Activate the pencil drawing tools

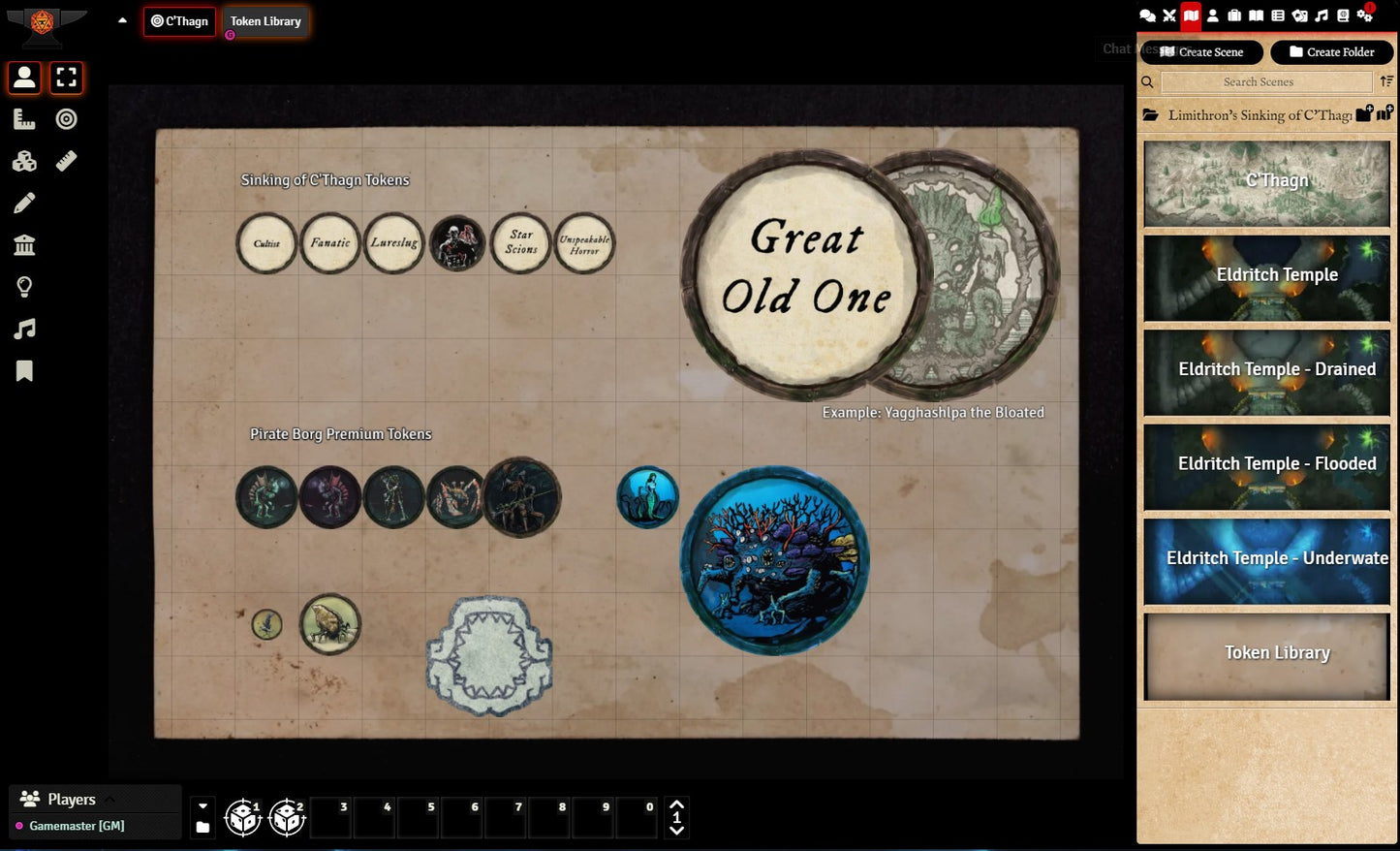(x=24, y=203)
